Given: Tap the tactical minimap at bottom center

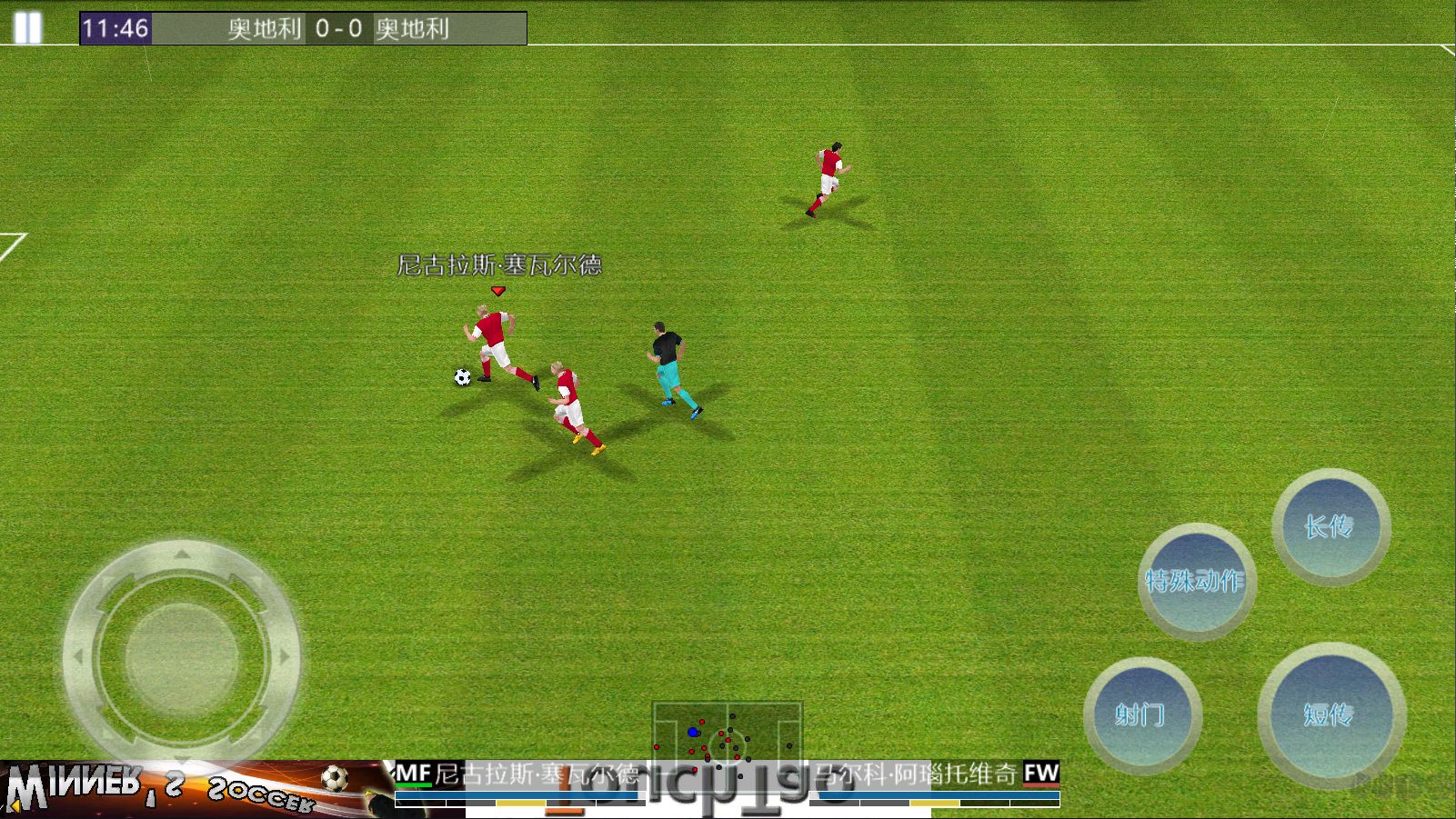Looking at the screenshot, I should [728, 741].
